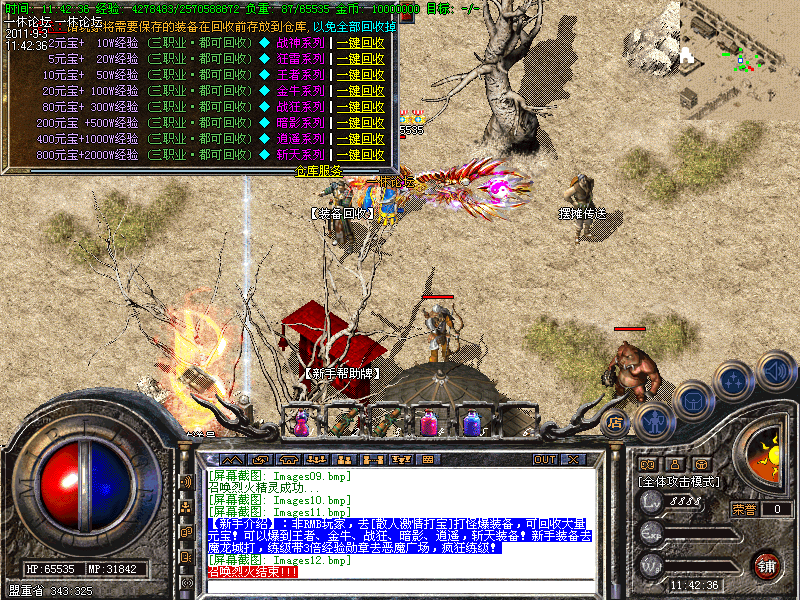
Task: Select 一键回收 on the 暗影系列 row
Action: [x=361, y=123]
